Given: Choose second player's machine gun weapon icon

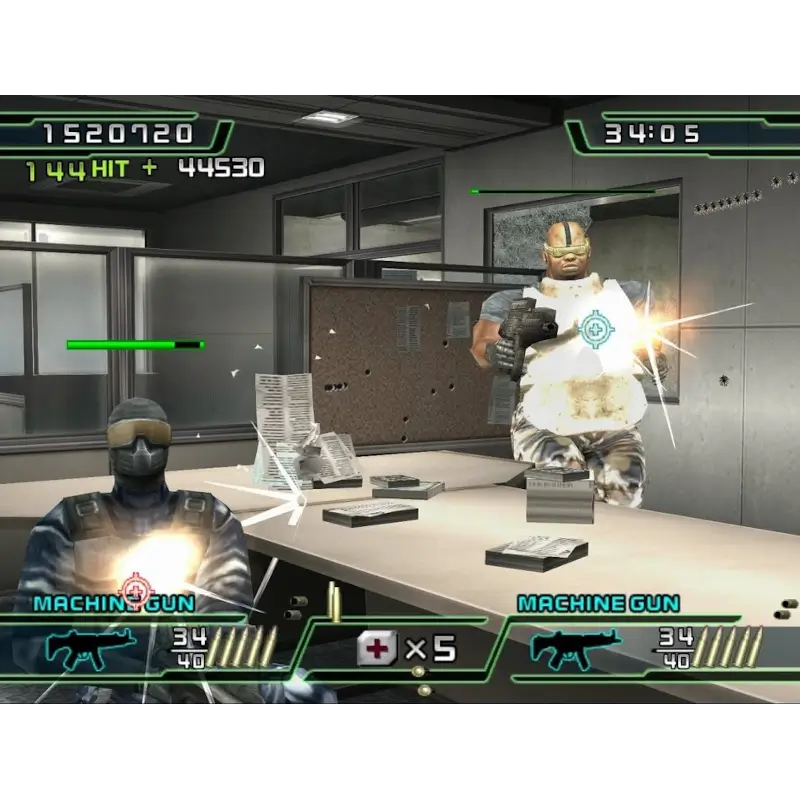Looking at the screenshot, I should (x=575, y=649).
